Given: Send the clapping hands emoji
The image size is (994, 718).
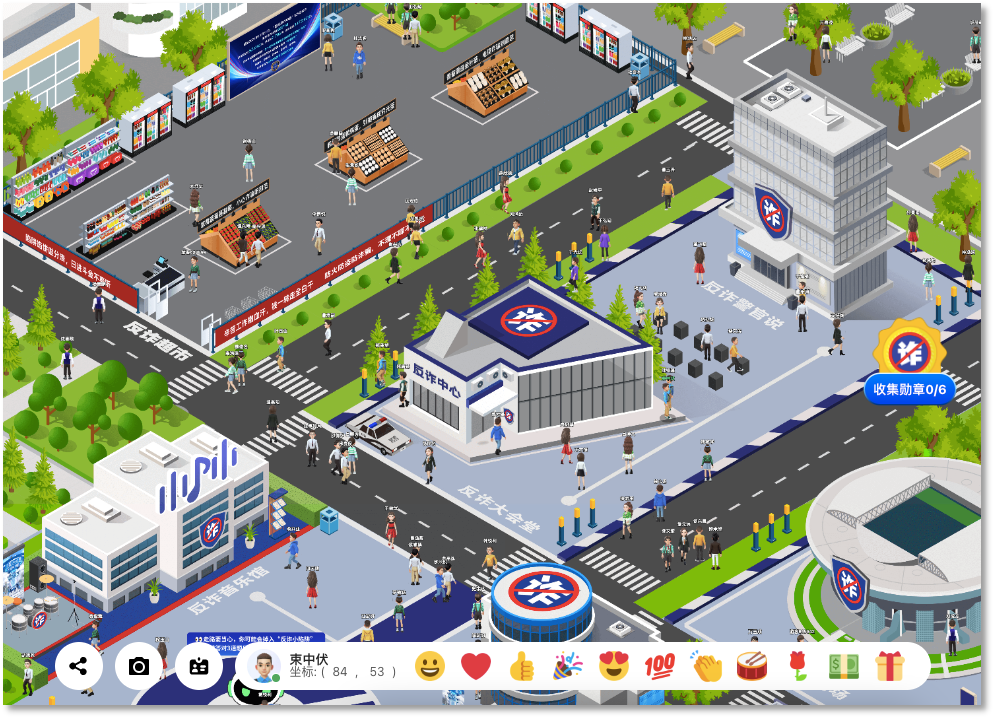Looking at the screenshot, I should point(706,666).
